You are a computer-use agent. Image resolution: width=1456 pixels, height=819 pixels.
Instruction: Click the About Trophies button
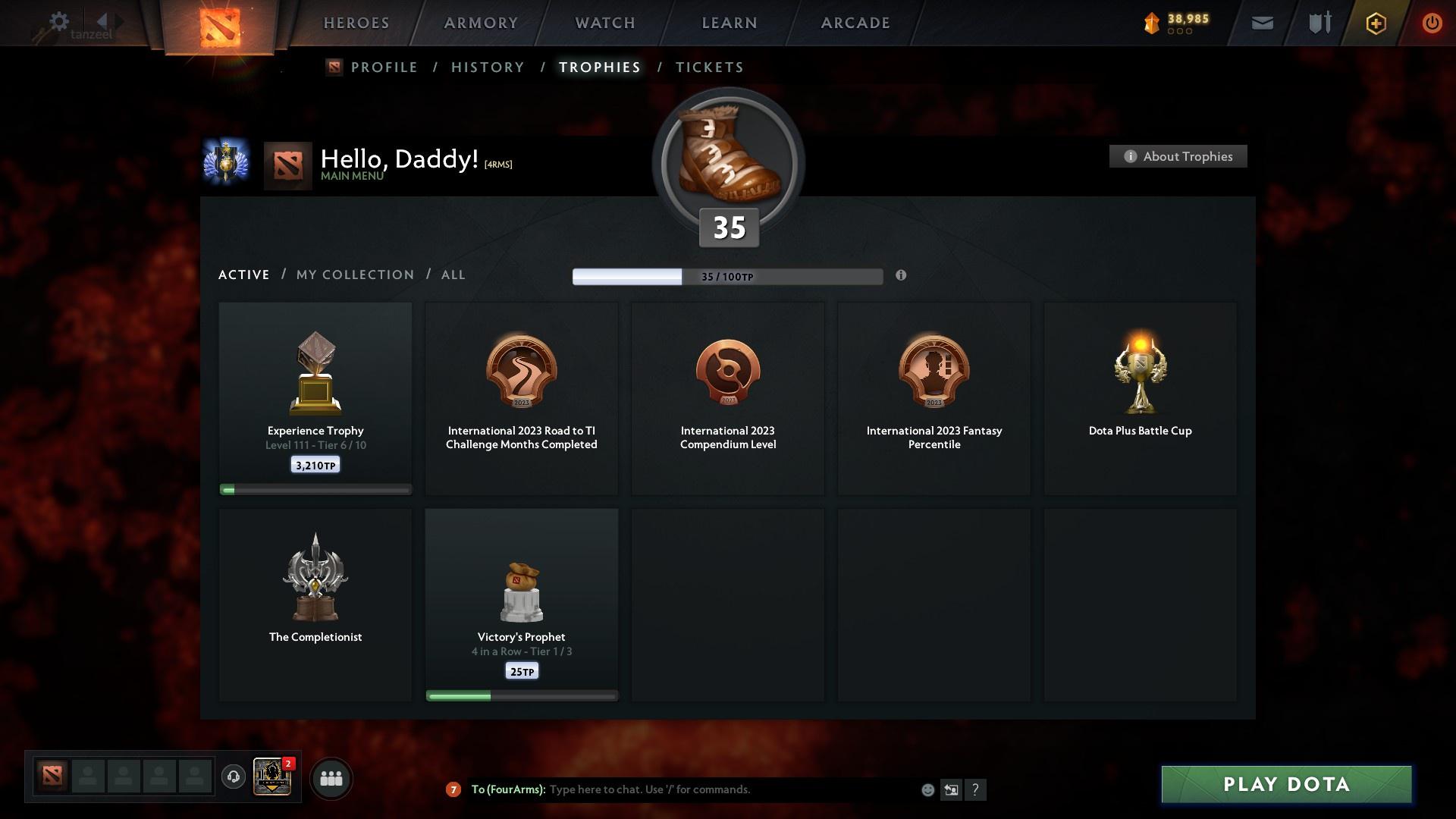(x=1178, y=156)
